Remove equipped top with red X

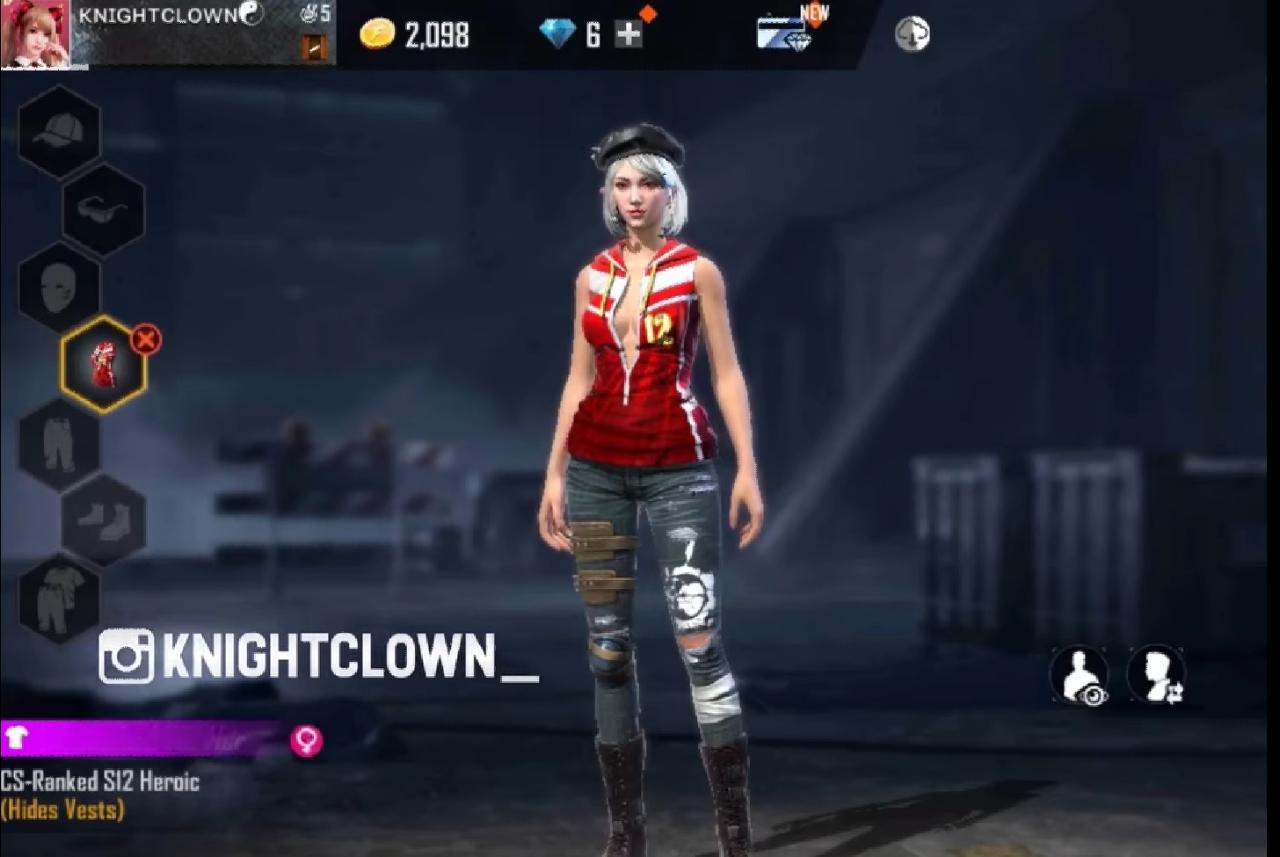[x=146, y=340]
